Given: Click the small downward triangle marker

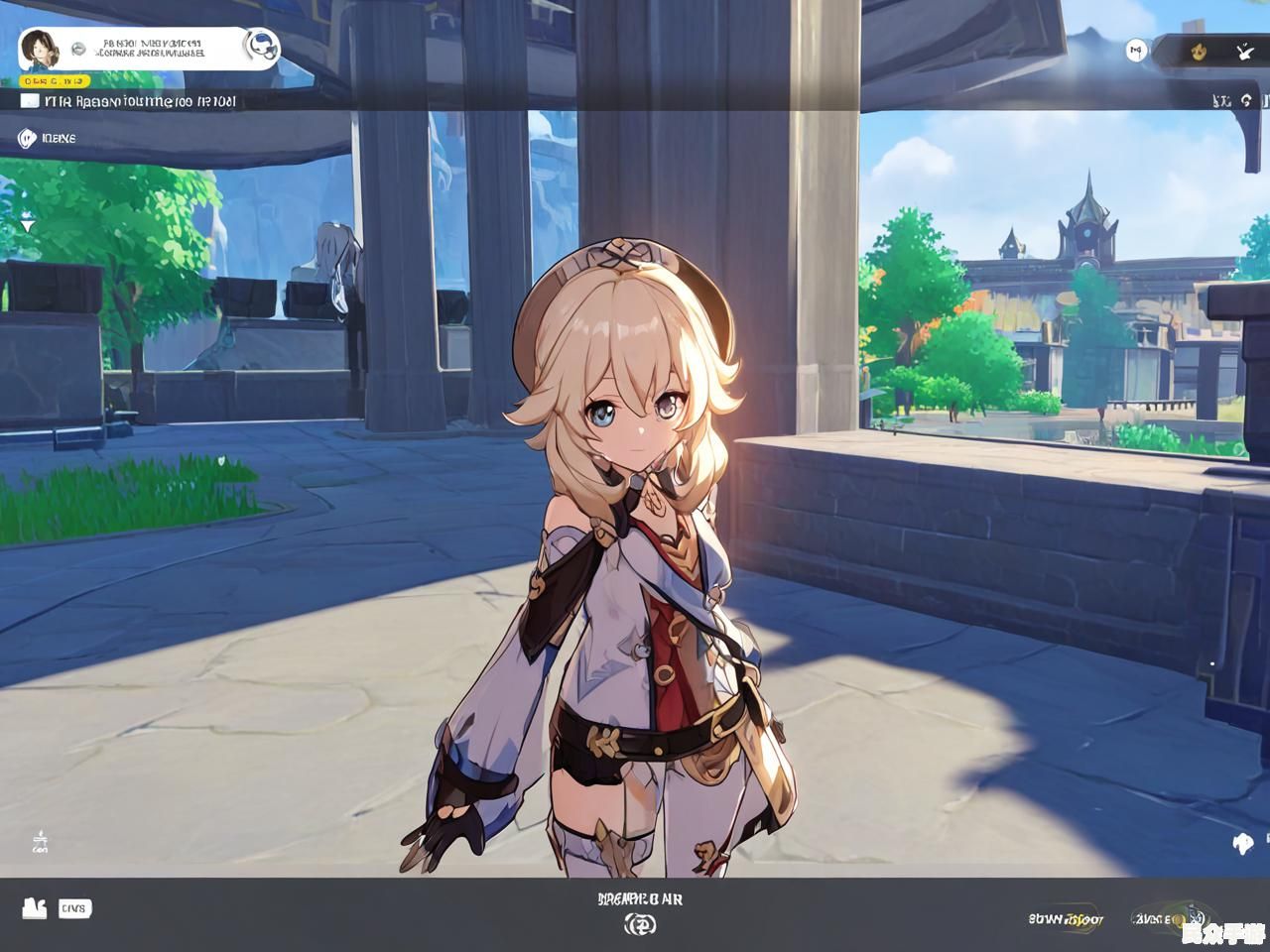Looking at the screenshot, I should click(x=27, y=226).
